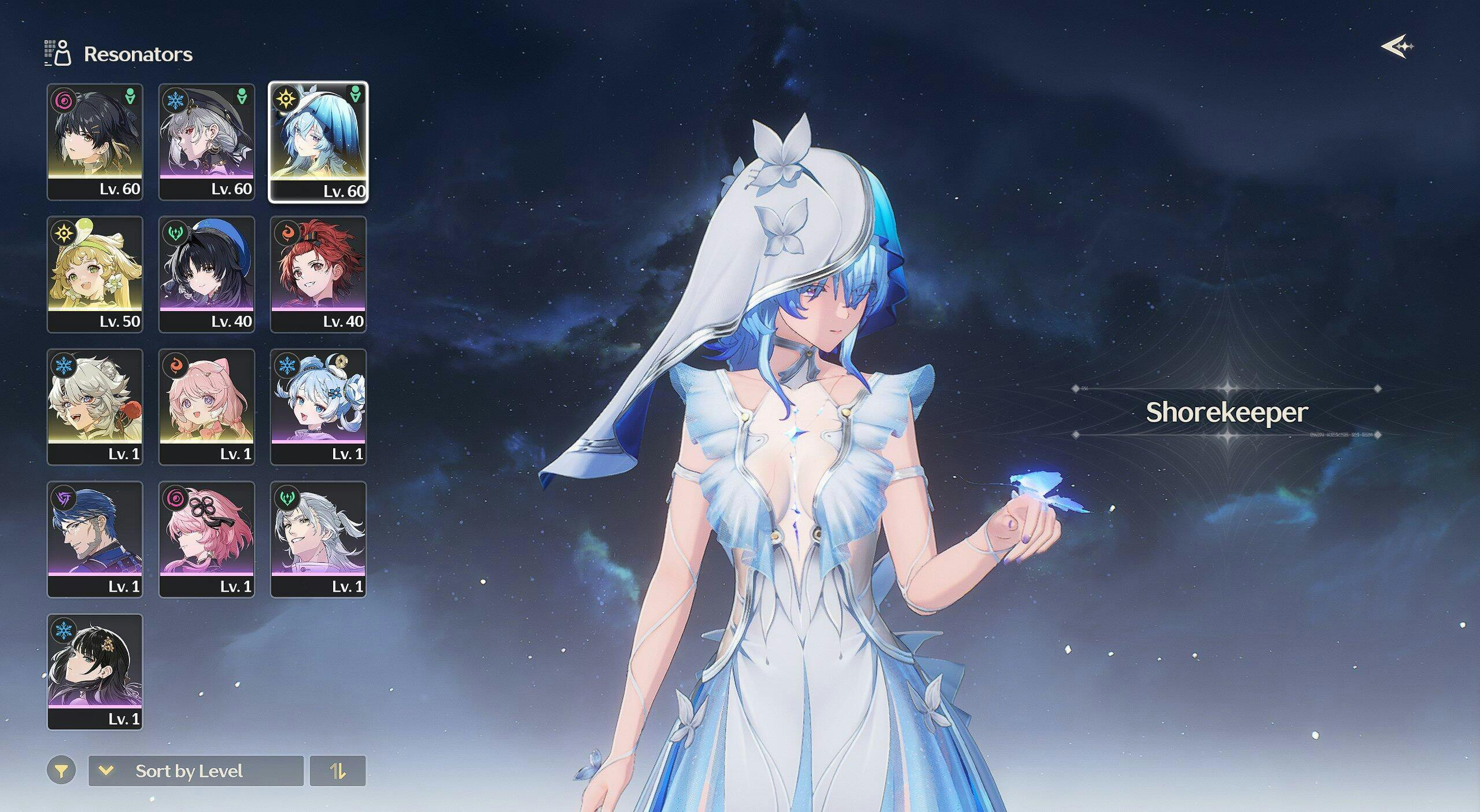This screenshot has width=1480, height=812.
Task: Select the white lion-dancer Glacio resonator
Action: (x=95, y=407)
